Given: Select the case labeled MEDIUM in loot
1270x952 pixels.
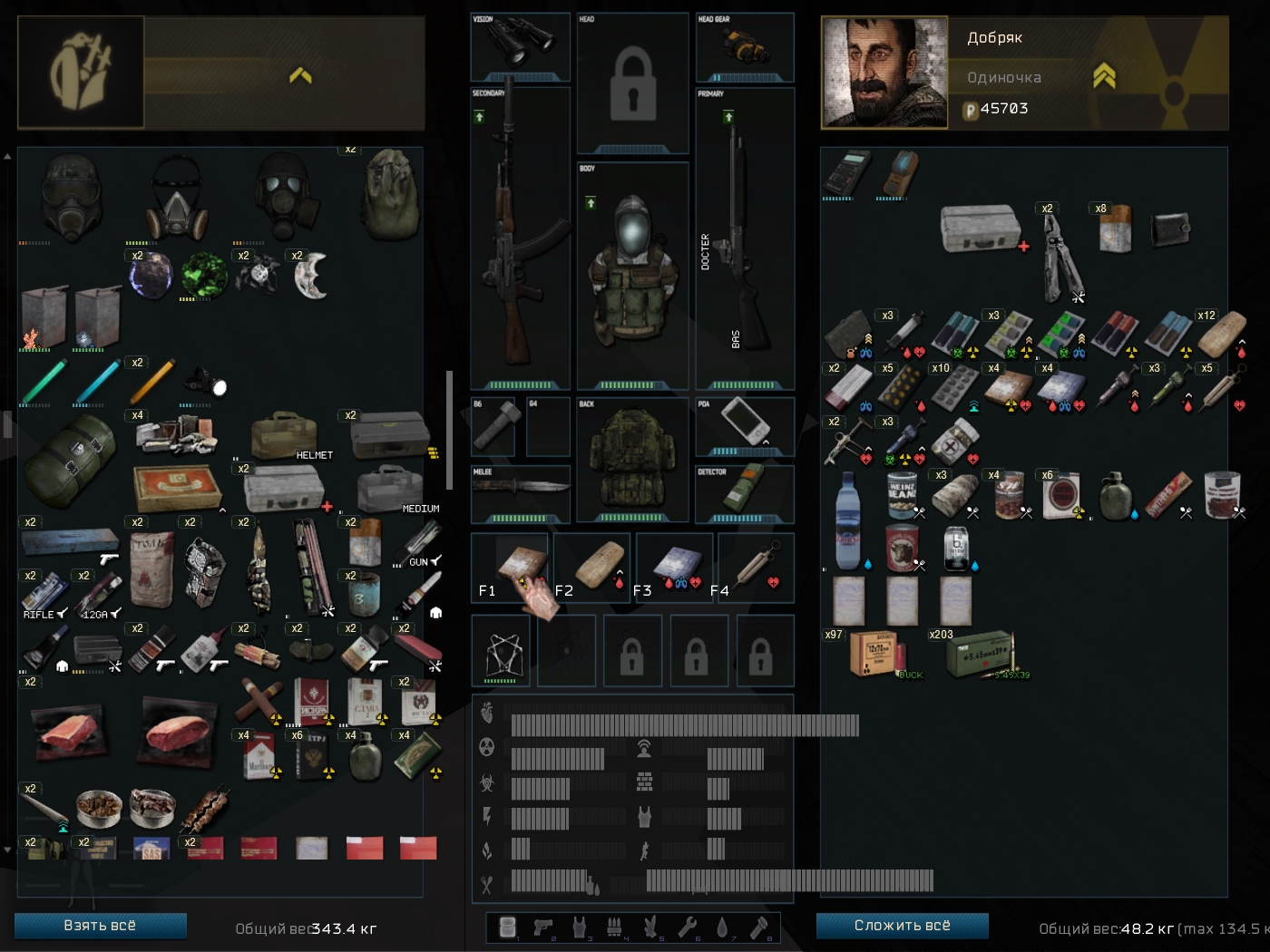Looking at the screenshot, I should click(391, 490).
